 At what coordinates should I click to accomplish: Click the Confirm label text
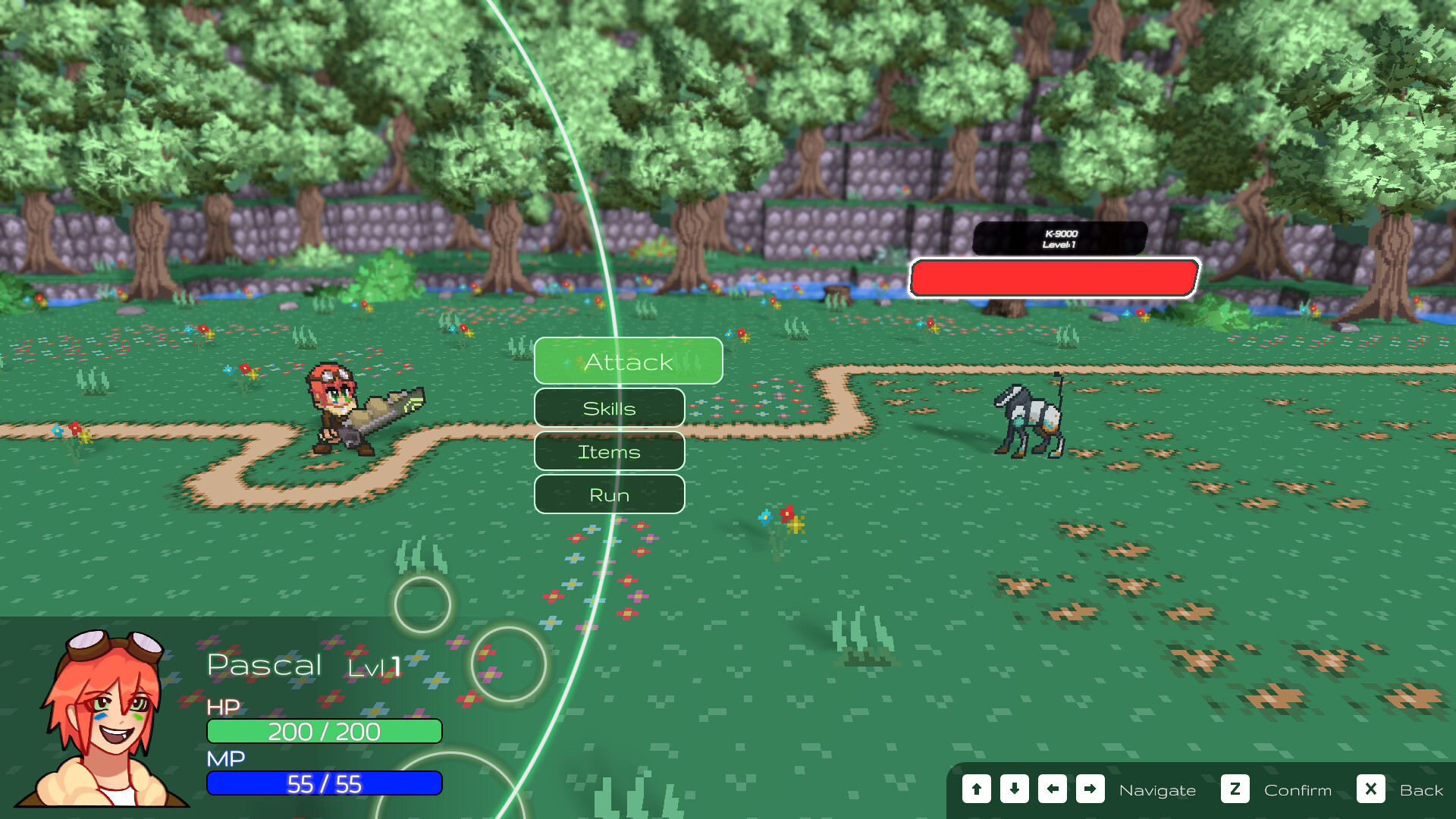coord(1298,790)
